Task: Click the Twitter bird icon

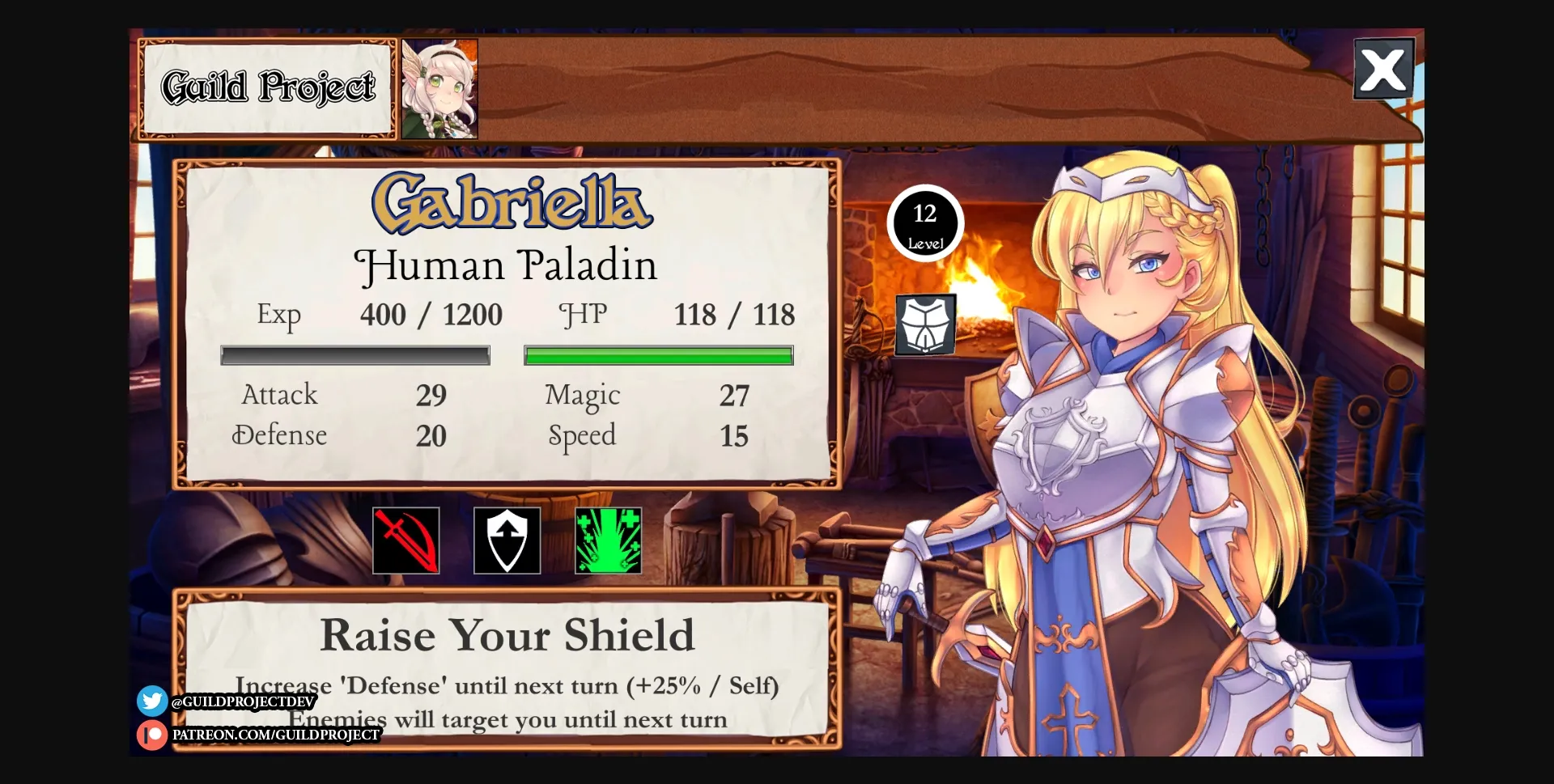Action: coord(151,701)
